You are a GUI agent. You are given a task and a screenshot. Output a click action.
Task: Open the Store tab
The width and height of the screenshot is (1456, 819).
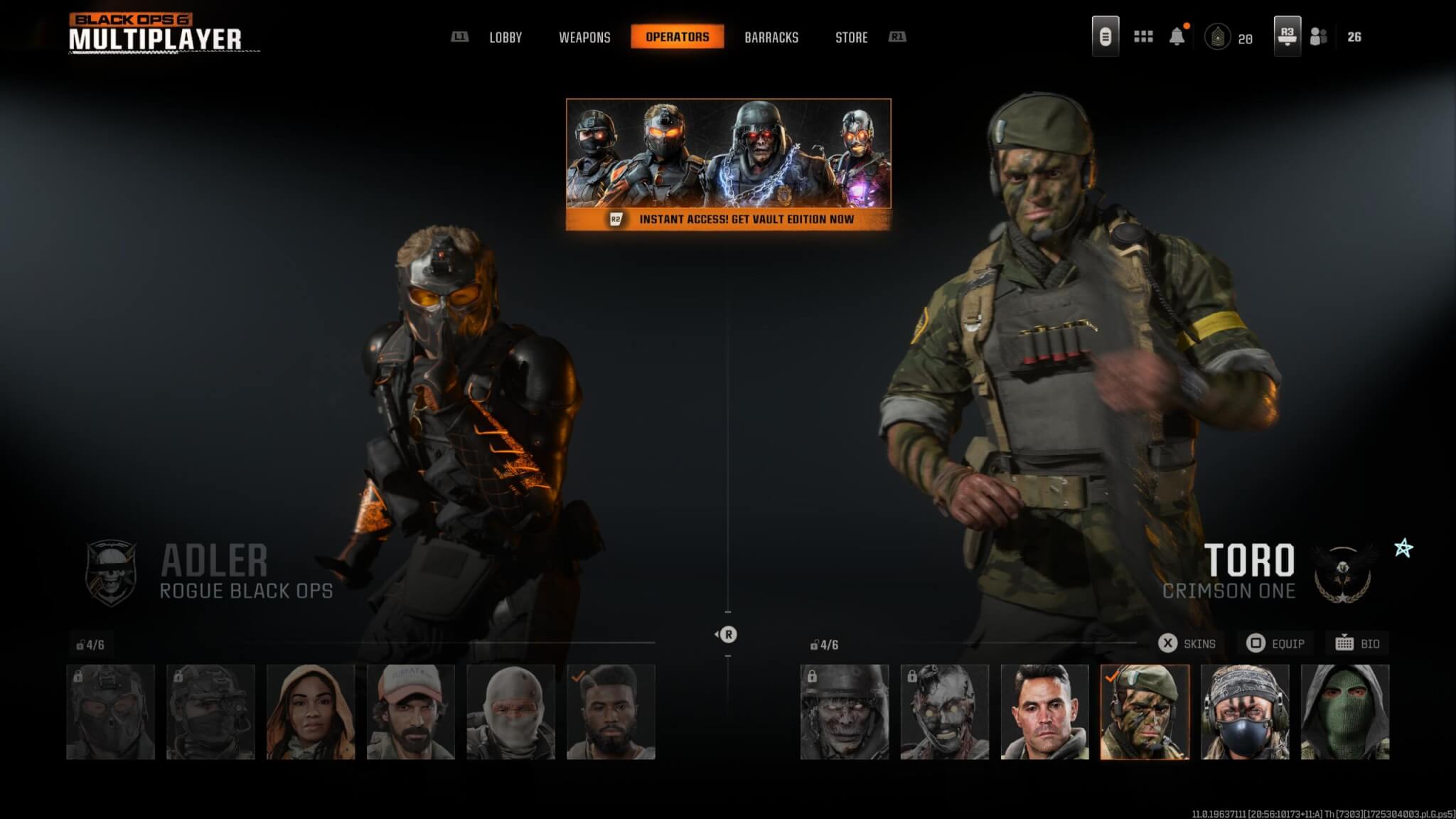(851, 38)
